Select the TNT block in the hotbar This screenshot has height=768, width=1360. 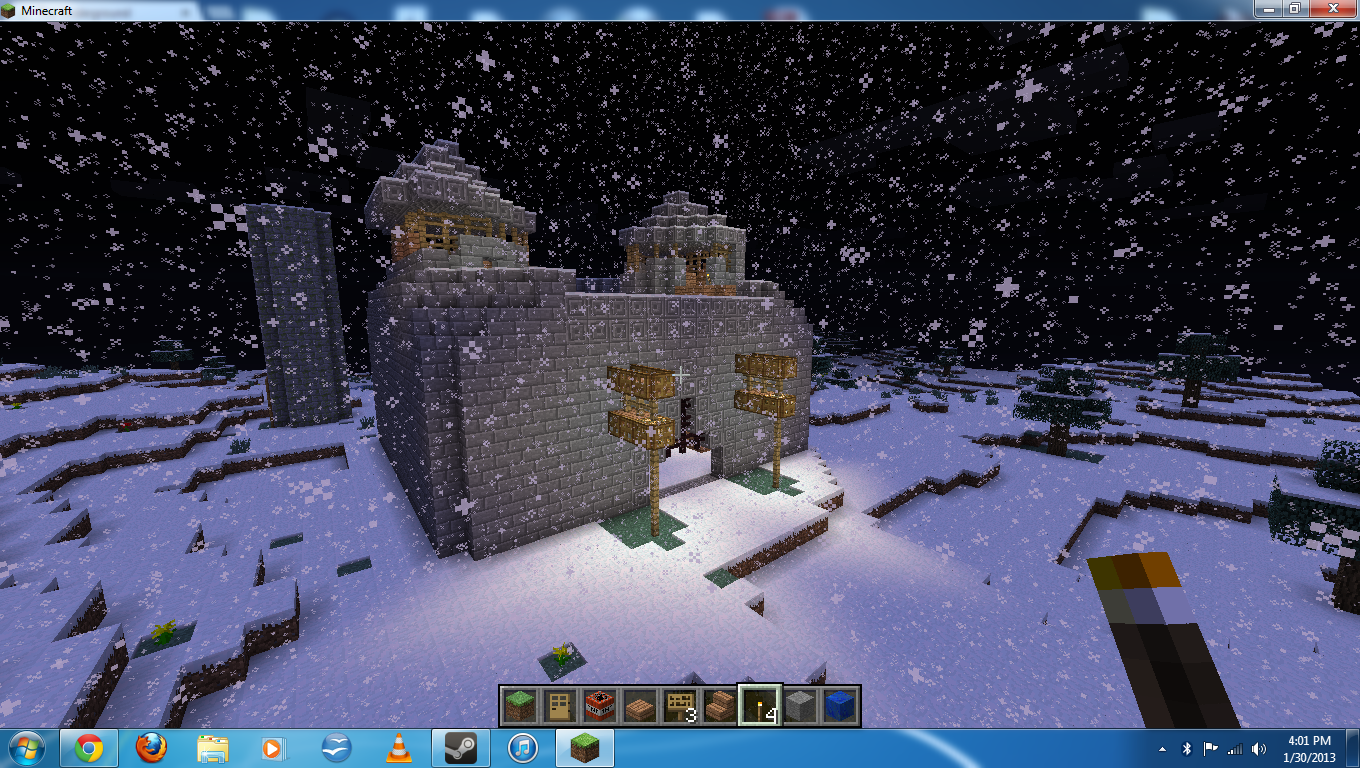click(x=599, y=705)
